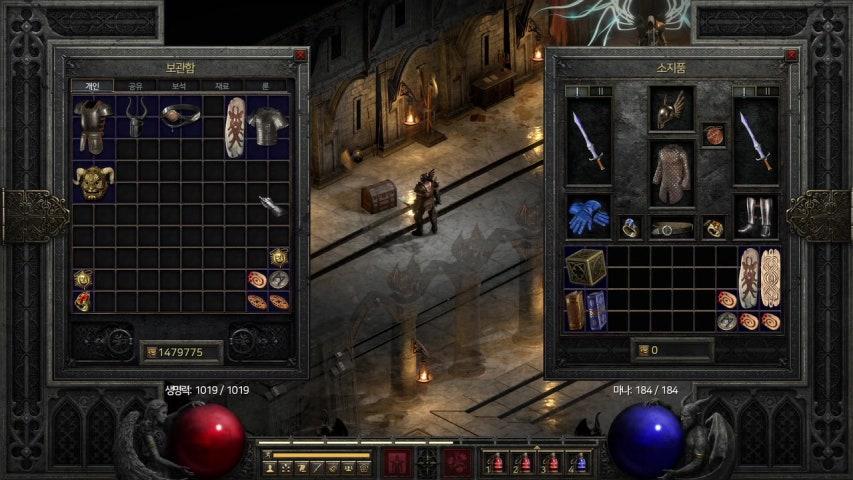Click the equipped boots slot
The image size is (853, 480).
pos(755,215)
